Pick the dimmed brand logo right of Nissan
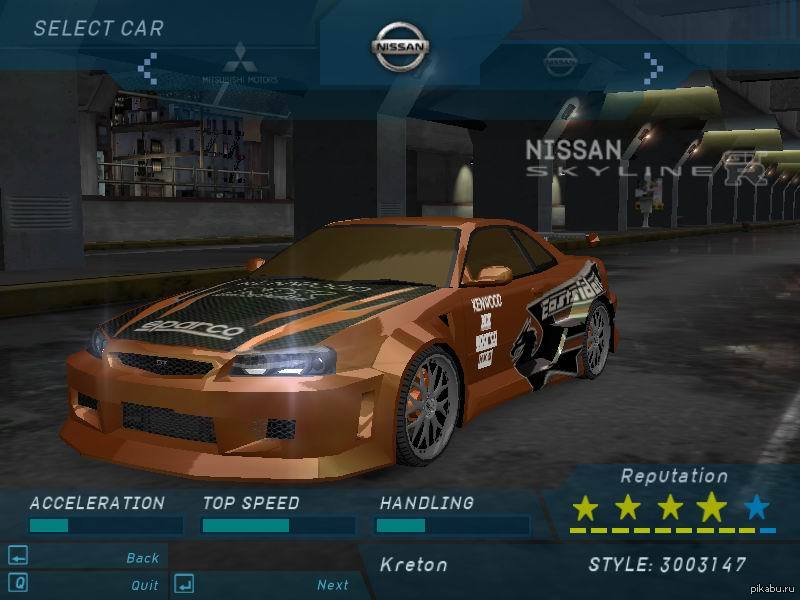This screenshot has height=600, width=800. (561, 62)
